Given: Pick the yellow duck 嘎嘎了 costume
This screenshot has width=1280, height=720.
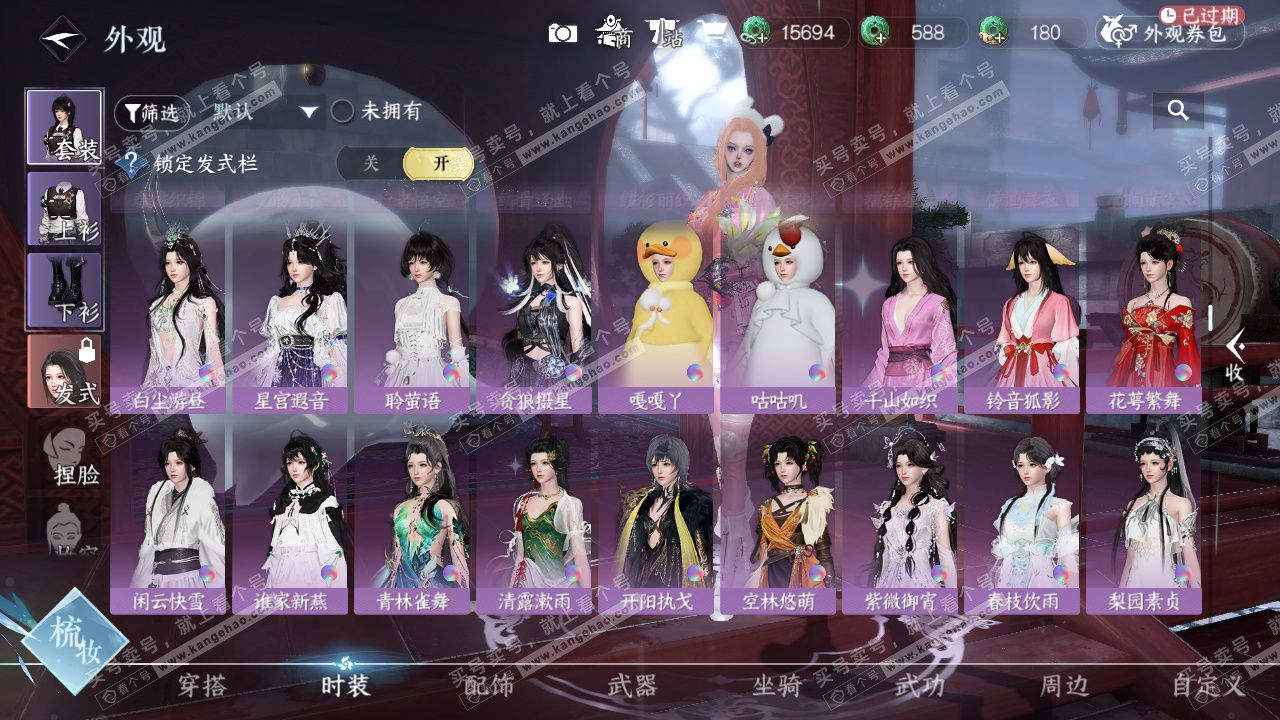Looking at the screenshot, I should (x=656, y=315).
